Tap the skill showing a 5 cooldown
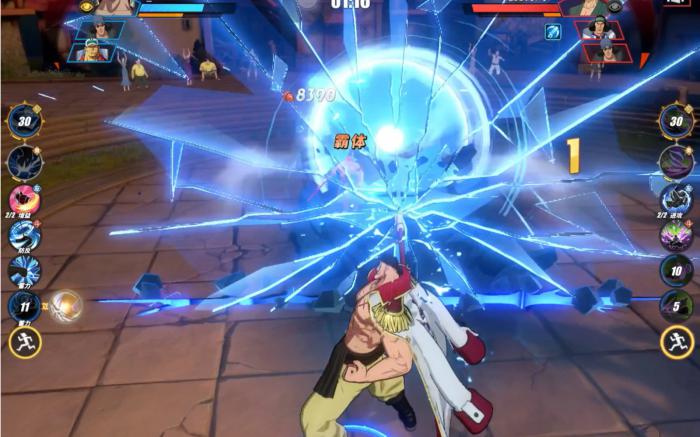 [676, 305]
